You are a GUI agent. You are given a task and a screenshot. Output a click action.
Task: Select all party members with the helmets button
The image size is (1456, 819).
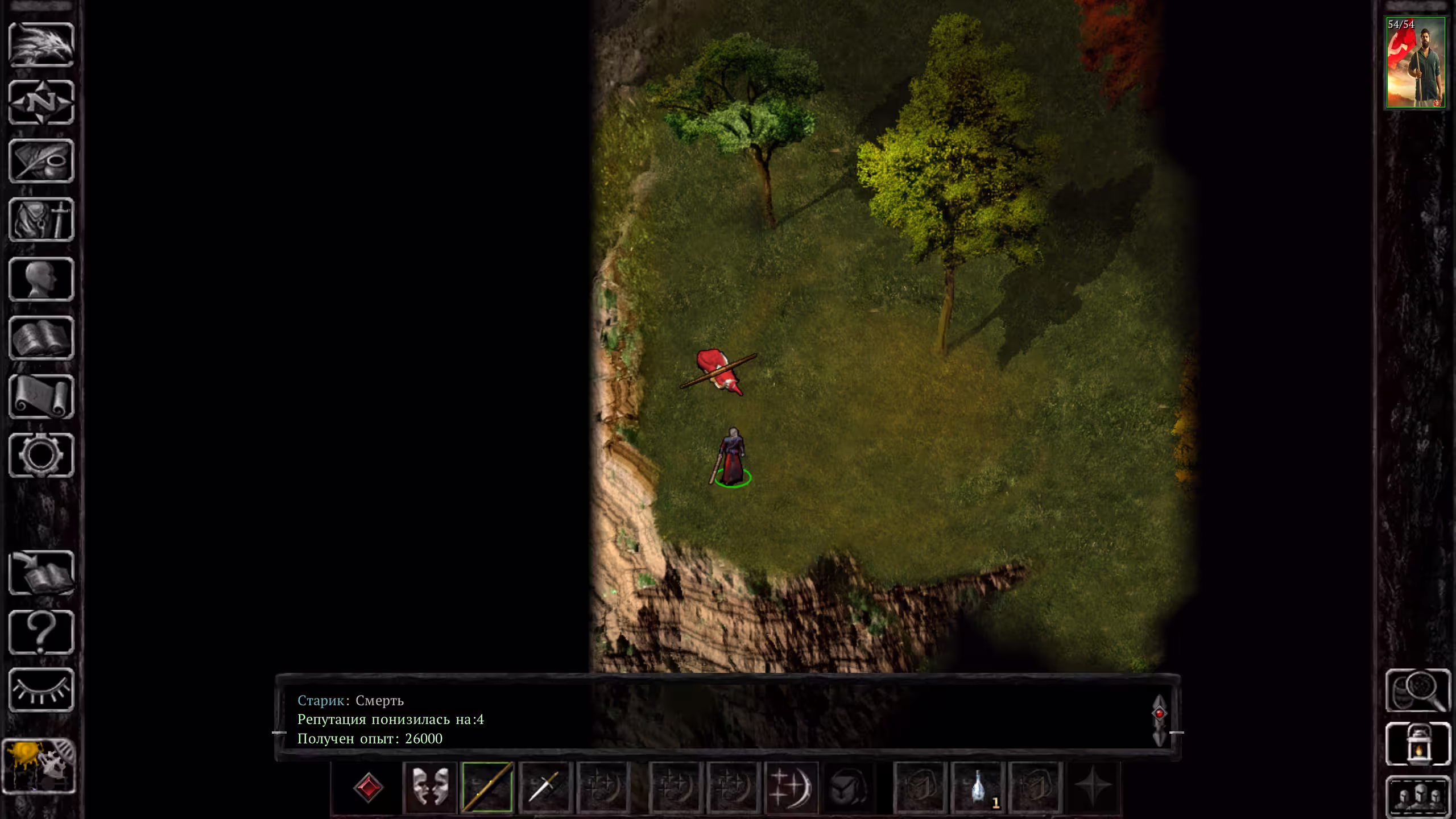[x=1417, y=796]
